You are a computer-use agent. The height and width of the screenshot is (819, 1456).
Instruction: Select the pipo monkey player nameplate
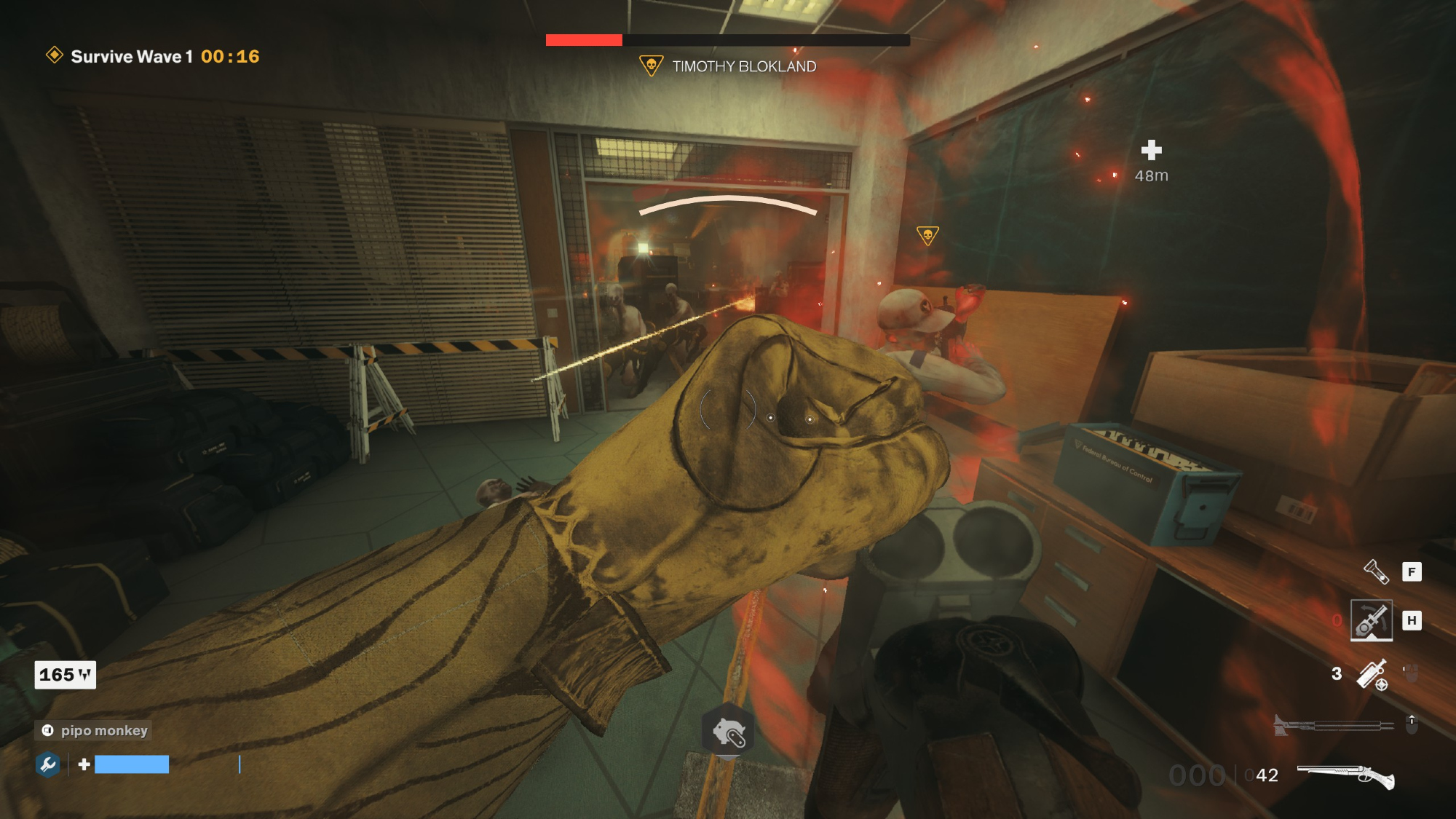94,730
